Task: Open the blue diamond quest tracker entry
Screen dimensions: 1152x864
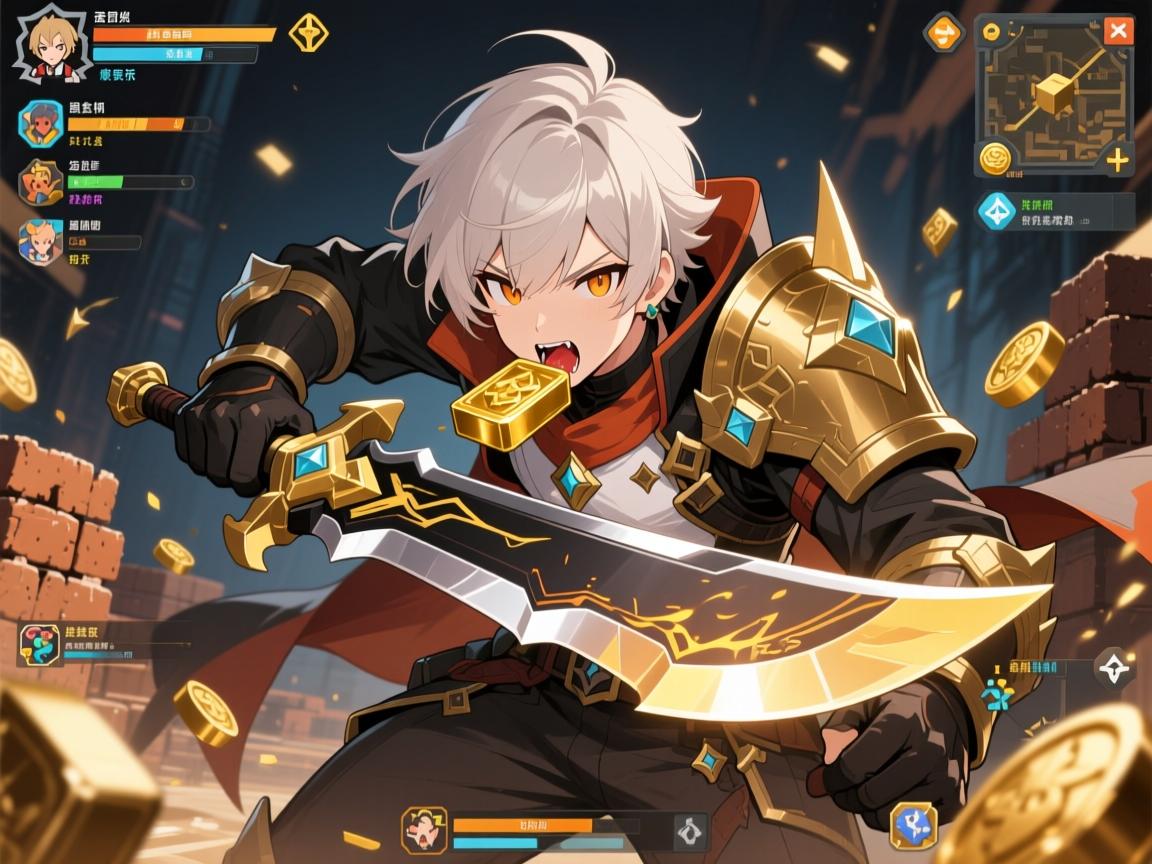Action: click(x=996, y=211)
